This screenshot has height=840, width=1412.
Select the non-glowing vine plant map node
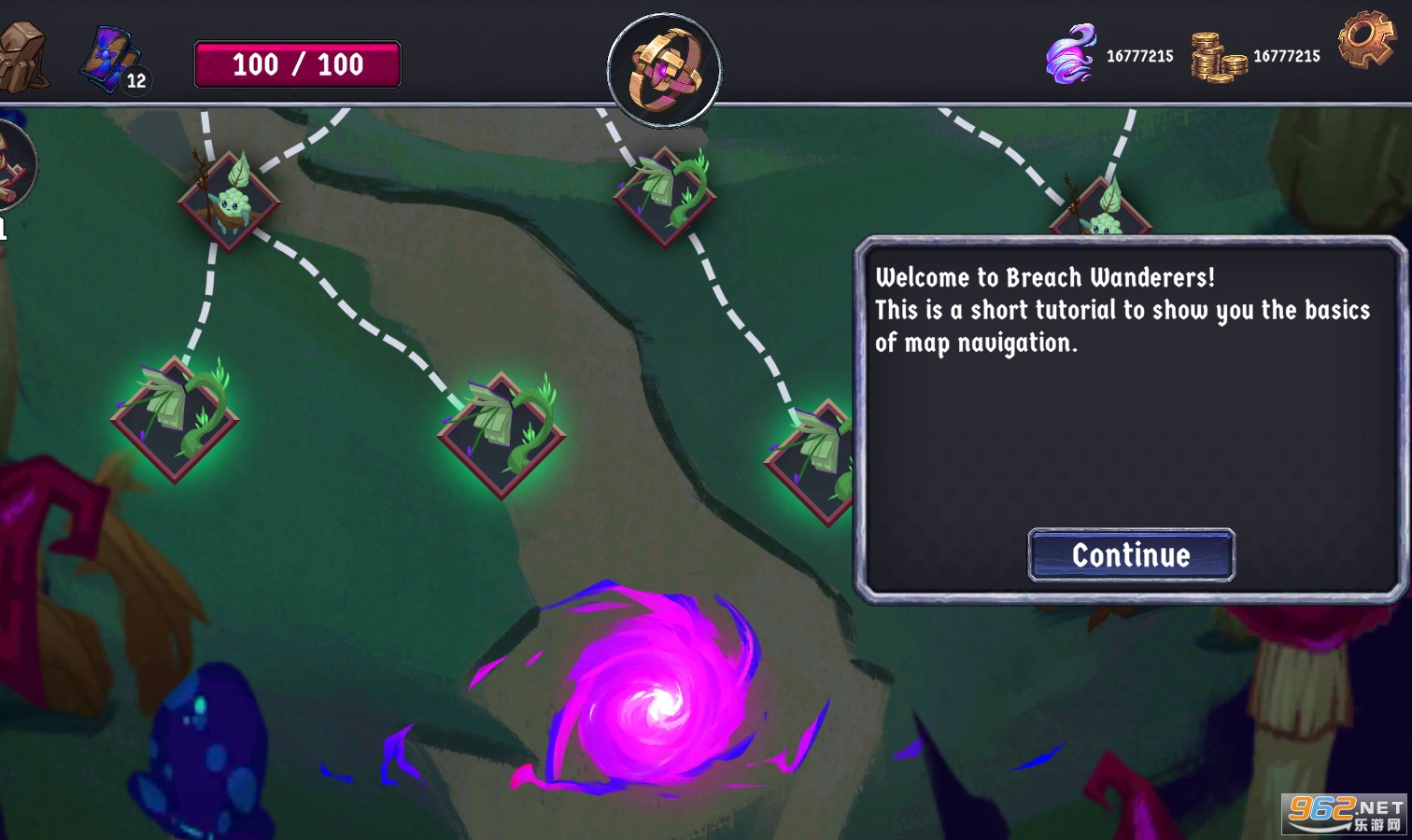665,197
